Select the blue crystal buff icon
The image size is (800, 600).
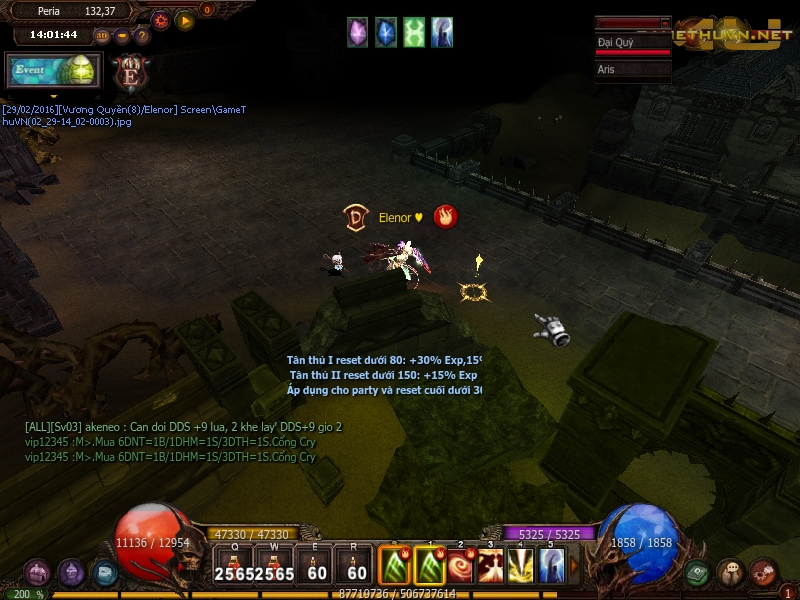point(386,32)
